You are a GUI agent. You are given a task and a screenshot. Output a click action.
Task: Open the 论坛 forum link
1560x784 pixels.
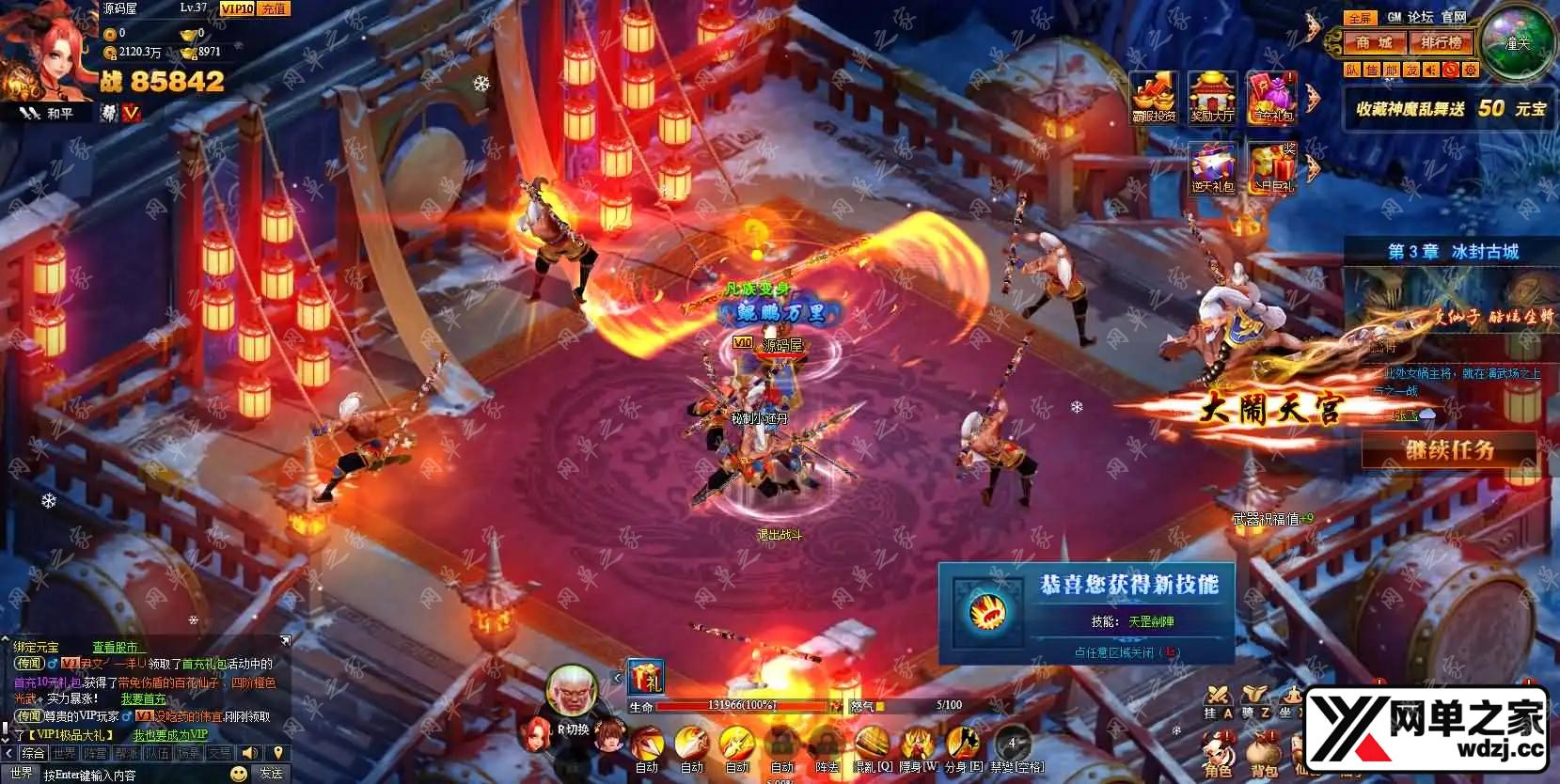[x=1420, y=17]
